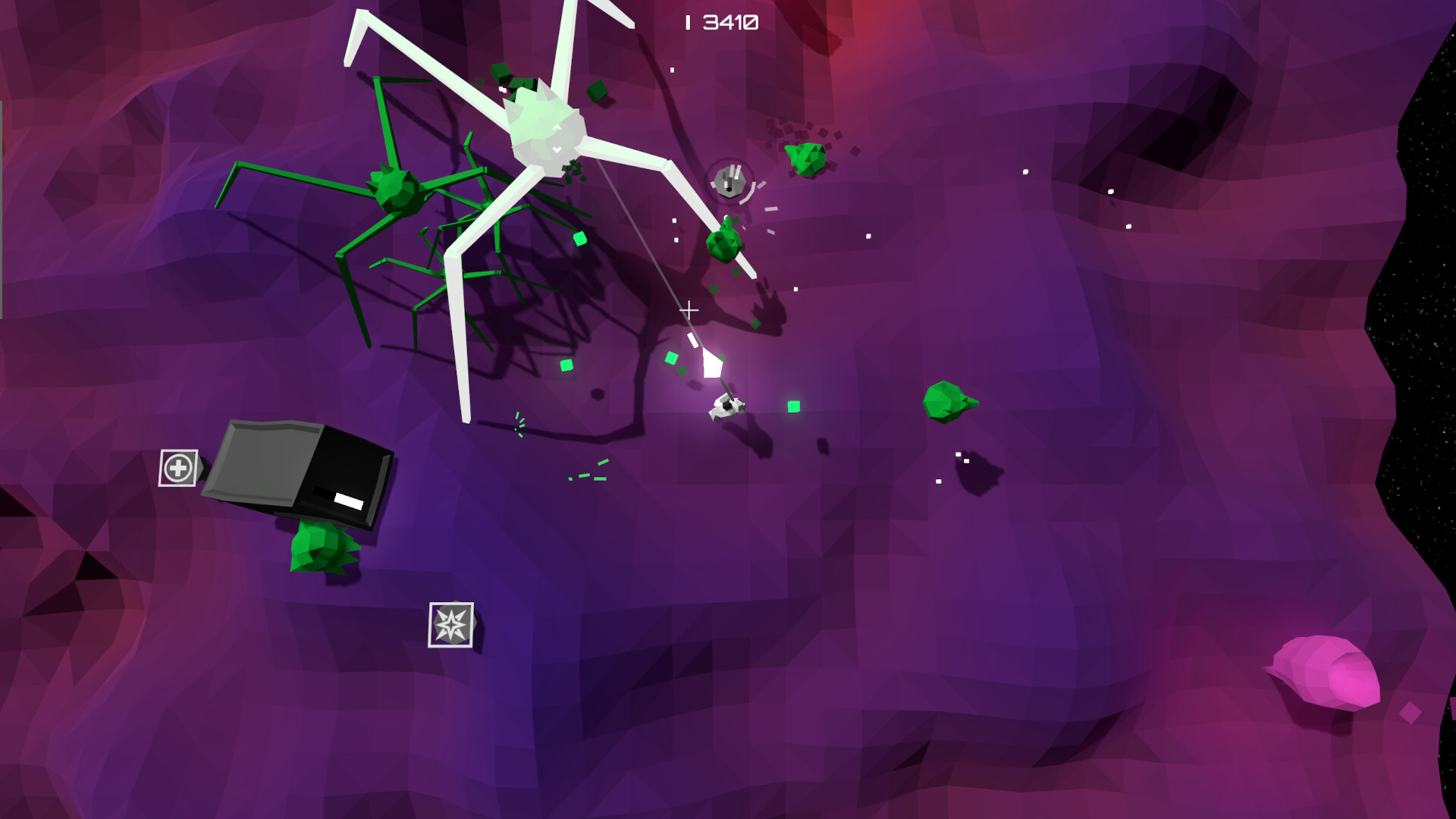Target the circular shielded enemy near the top

(730, 180)
